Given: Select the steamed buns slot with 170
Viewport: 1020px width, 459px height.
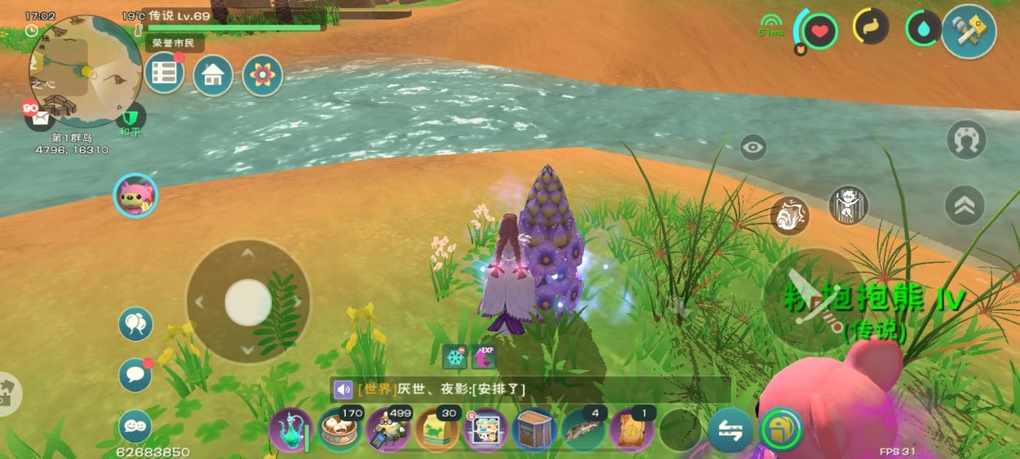Looking at the screenshot, I should coord(340,430).
